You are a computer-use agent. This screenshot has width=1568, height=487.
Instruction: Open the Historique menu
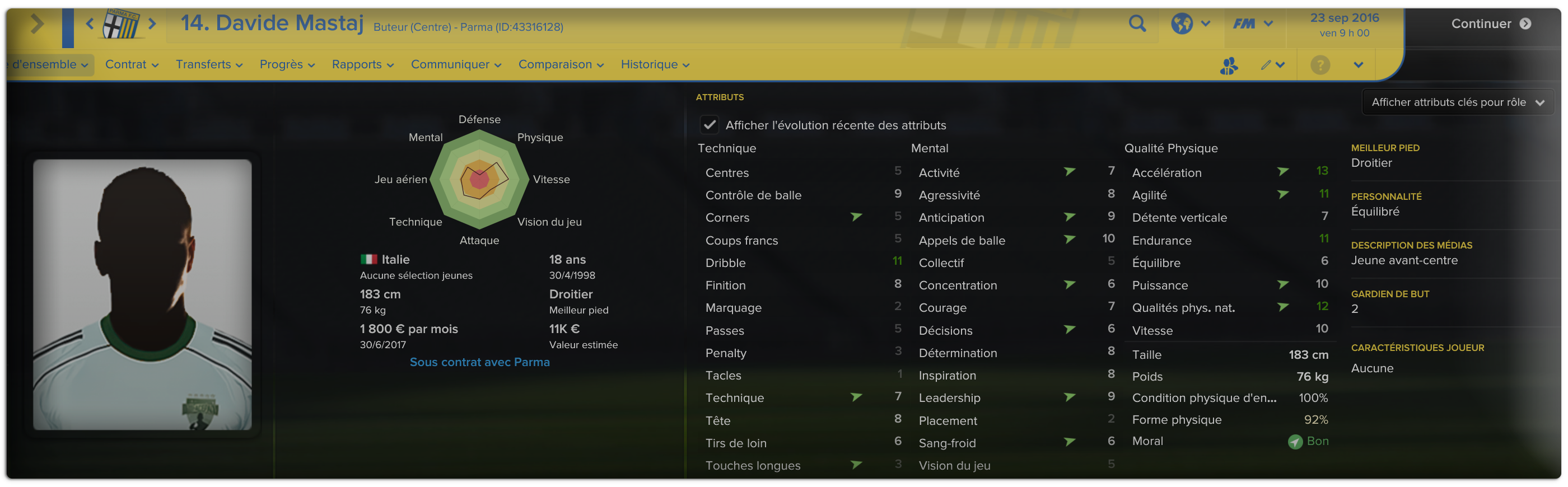coord(654,64)
